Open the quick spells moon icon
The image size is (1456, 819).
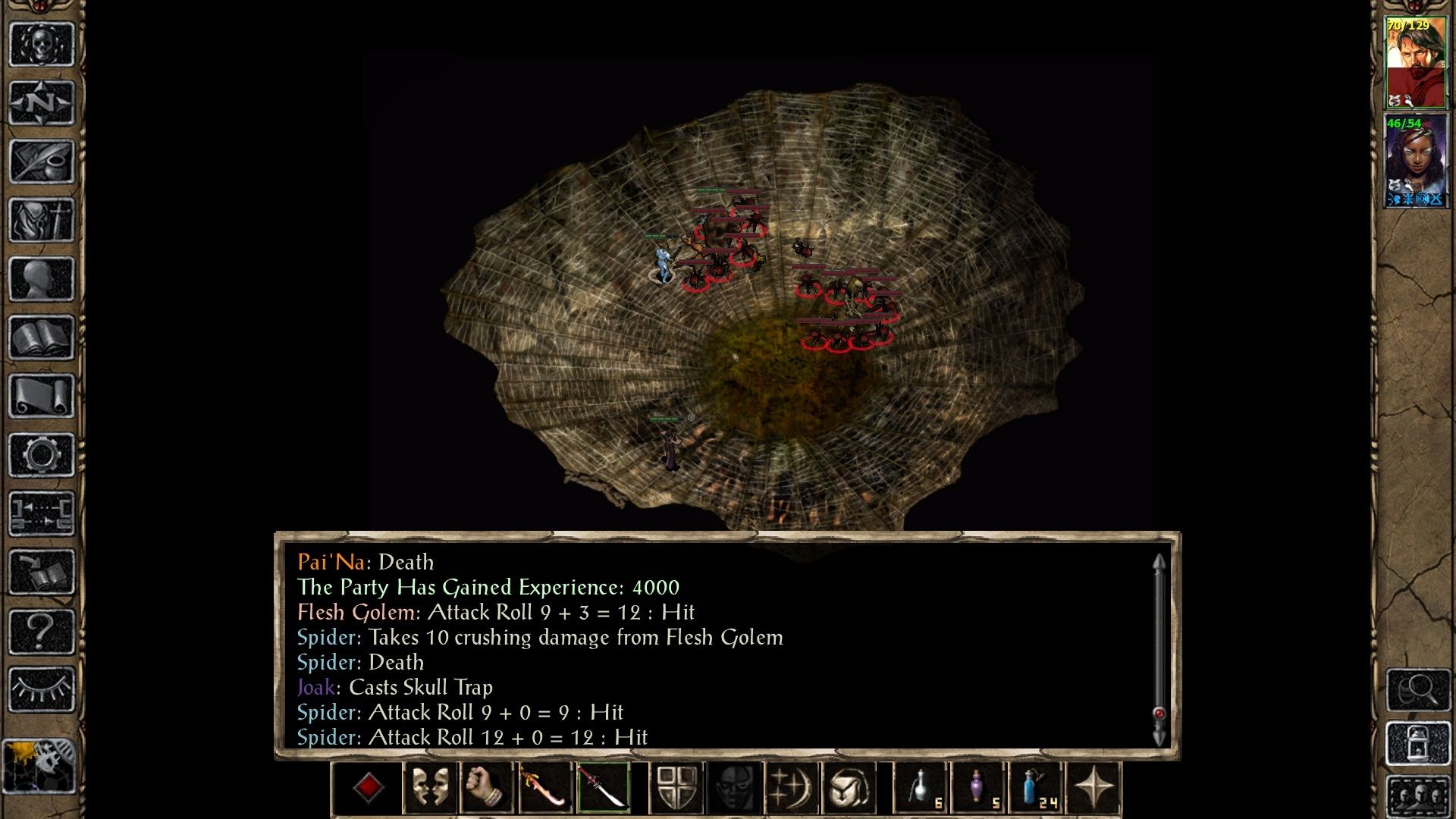pyautogui.click(x=791, y=787)
